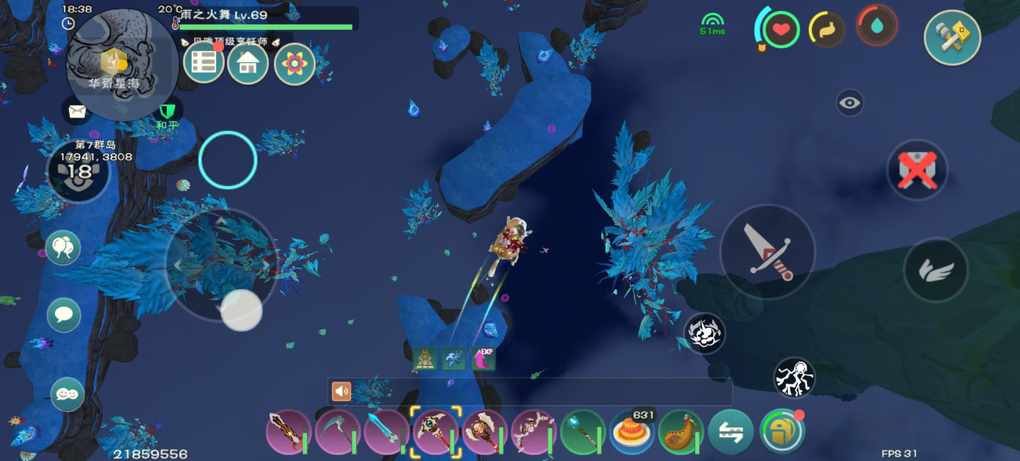Open the backpack inventory button

(x=781, y=431)
